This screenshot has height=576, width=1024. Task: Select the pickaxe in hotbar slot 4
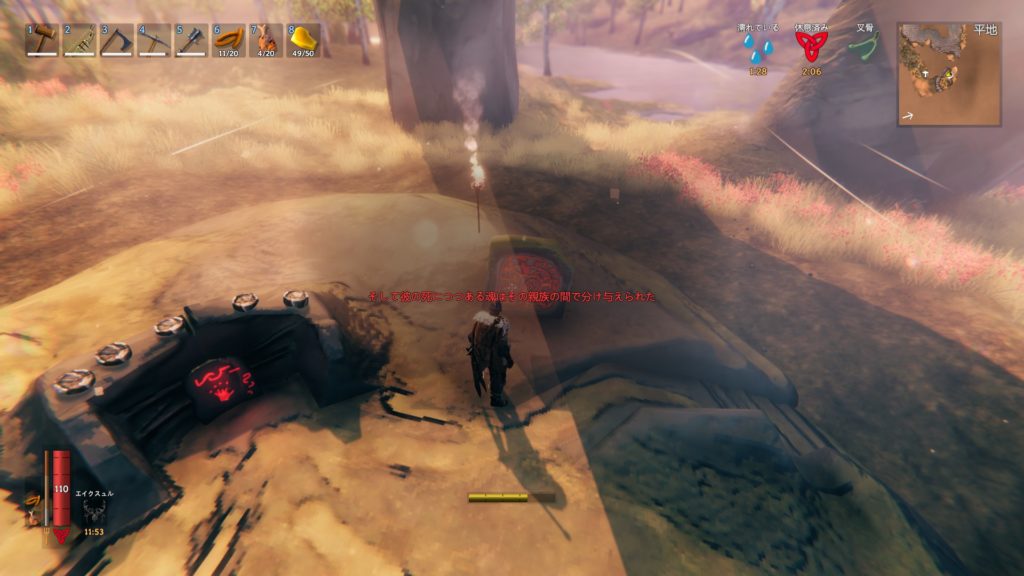(154, 40)
